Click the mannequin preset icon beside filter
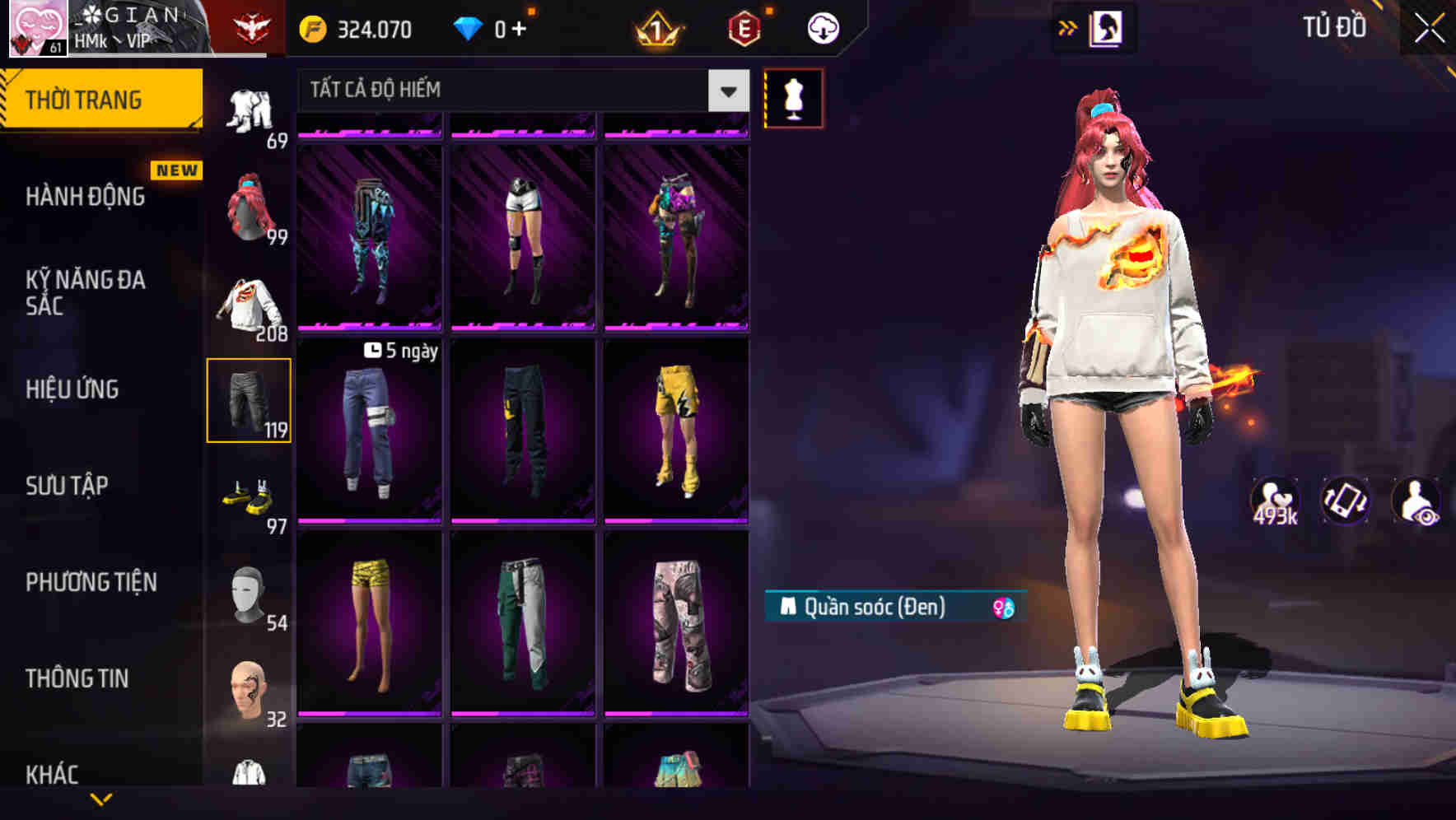The width and height of the screenshot is (1456, 820). click(793, 97)
